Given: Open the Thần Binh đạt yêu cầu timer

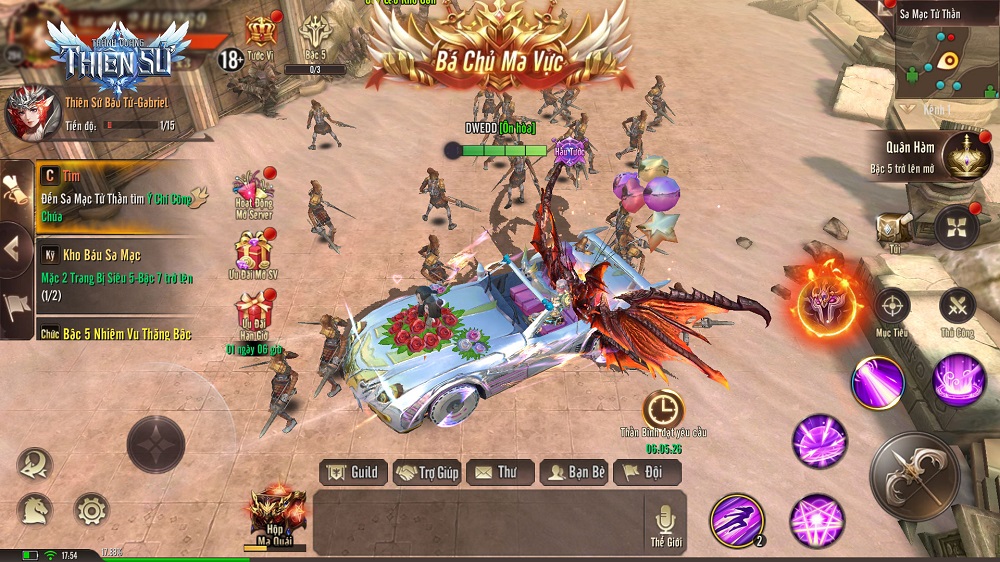Looking at the screenshot, I should pos(663,408).
